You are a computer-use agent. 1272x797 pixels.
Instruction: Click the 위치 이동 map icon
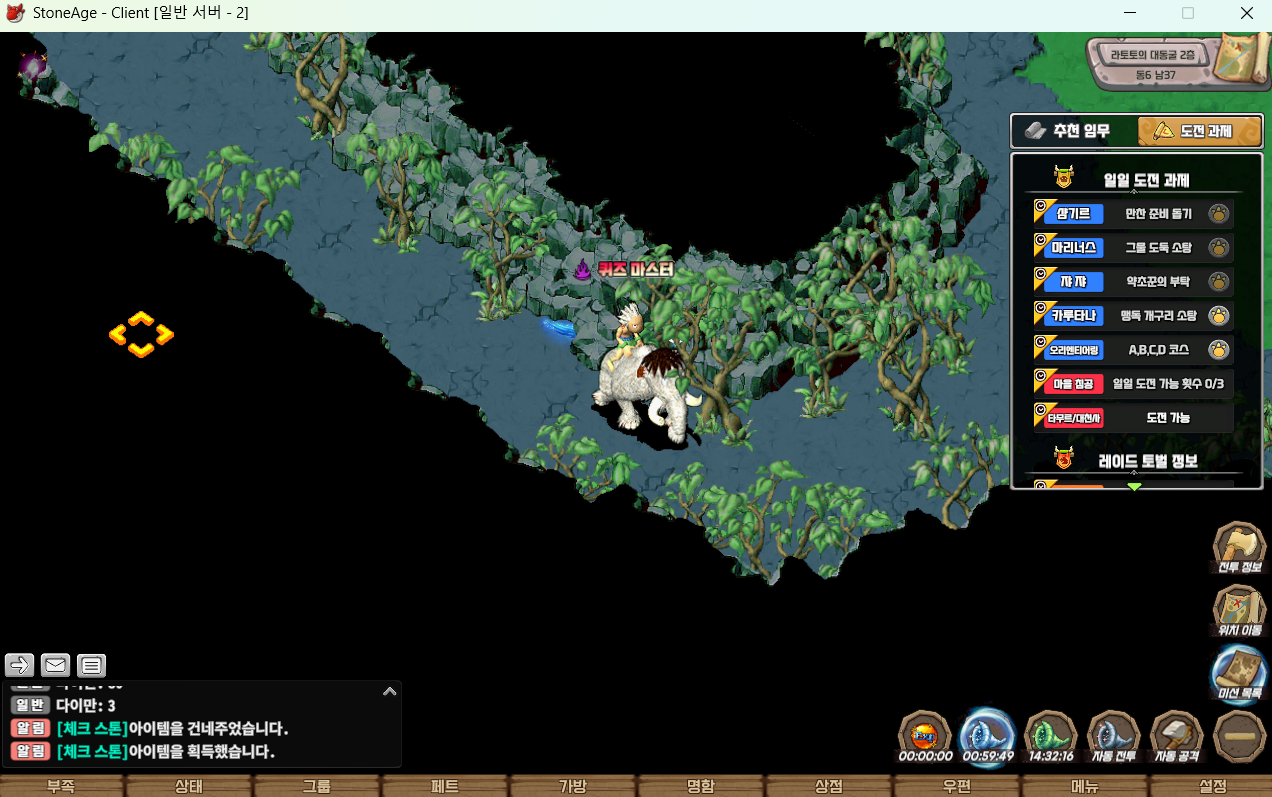[1240, 610]
